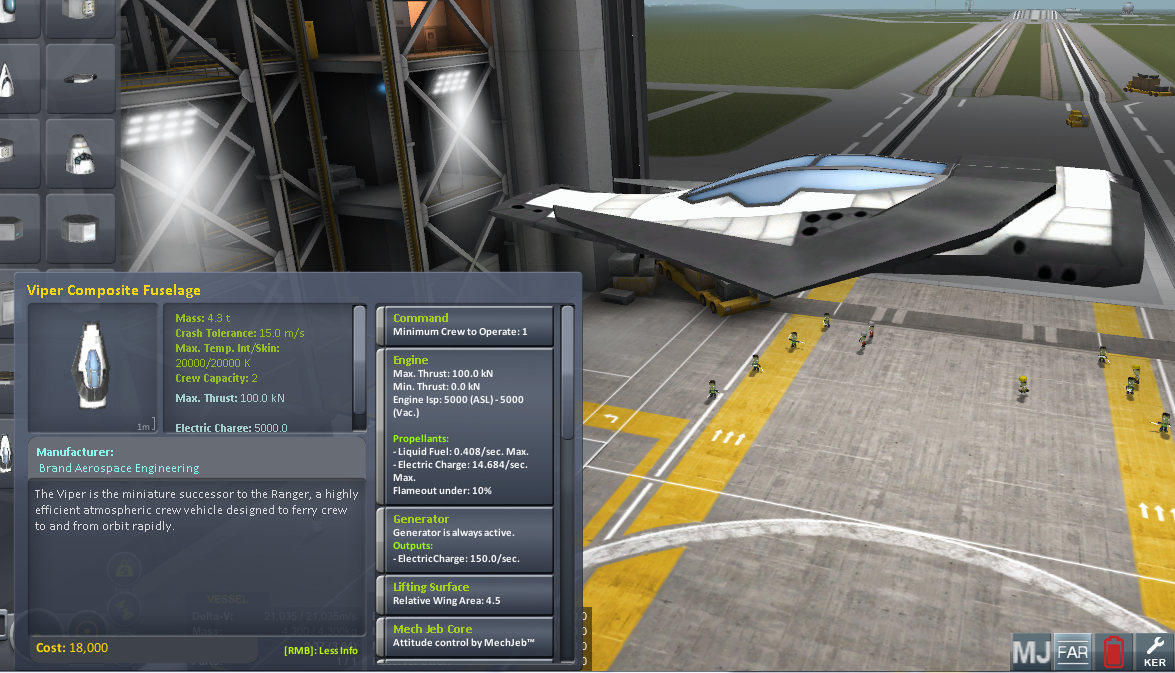Select the flat black lifting-body part

point(81,77)
